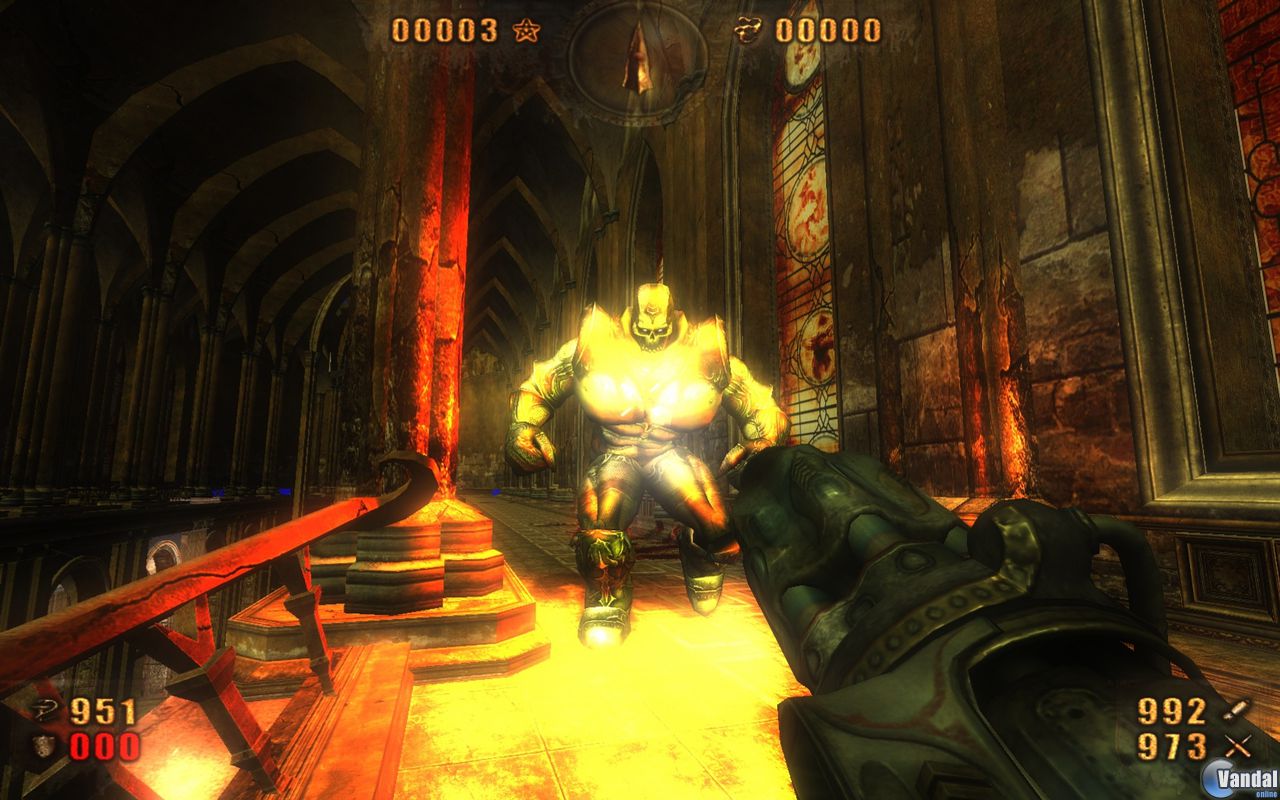This screenshot has height=800, width=1280.
Task: Adjust the secondary ammo counter 973
Action: 1170,746
